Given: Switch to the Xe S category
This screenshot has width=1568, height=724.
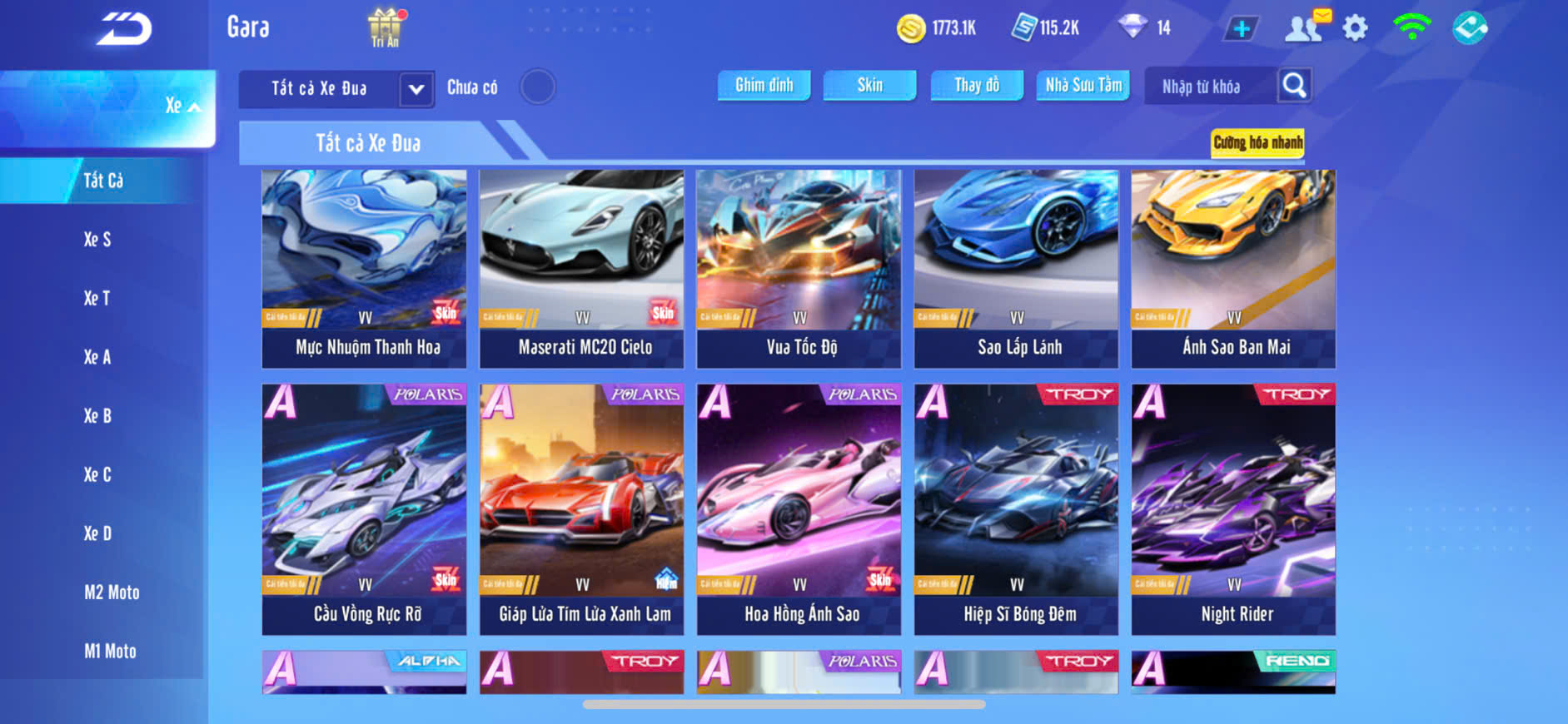Looking at the screenshot, I should [97, 240].
